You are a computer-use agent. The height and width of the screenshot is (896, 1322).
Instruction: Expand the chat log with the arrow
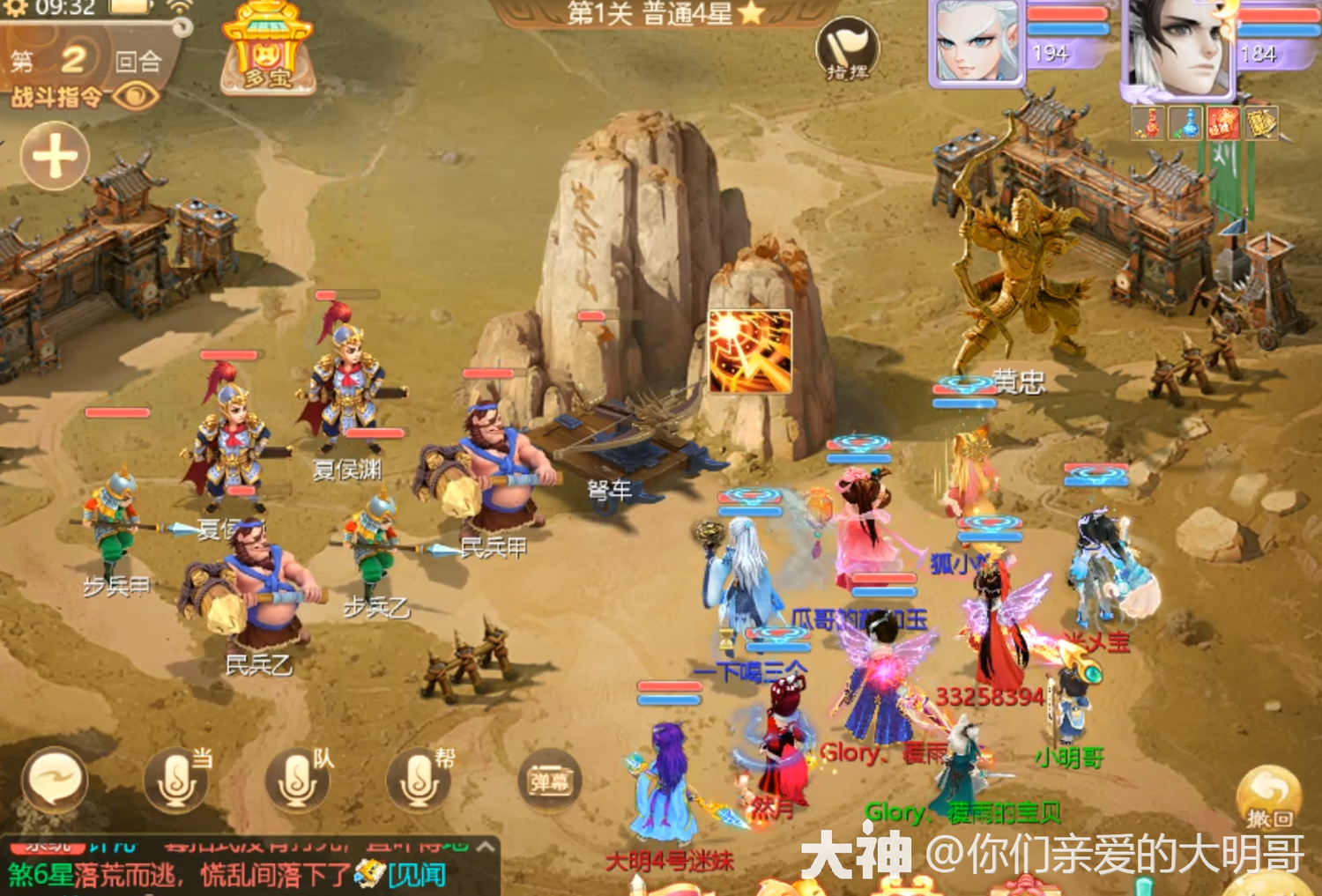[x=485, y=846]
